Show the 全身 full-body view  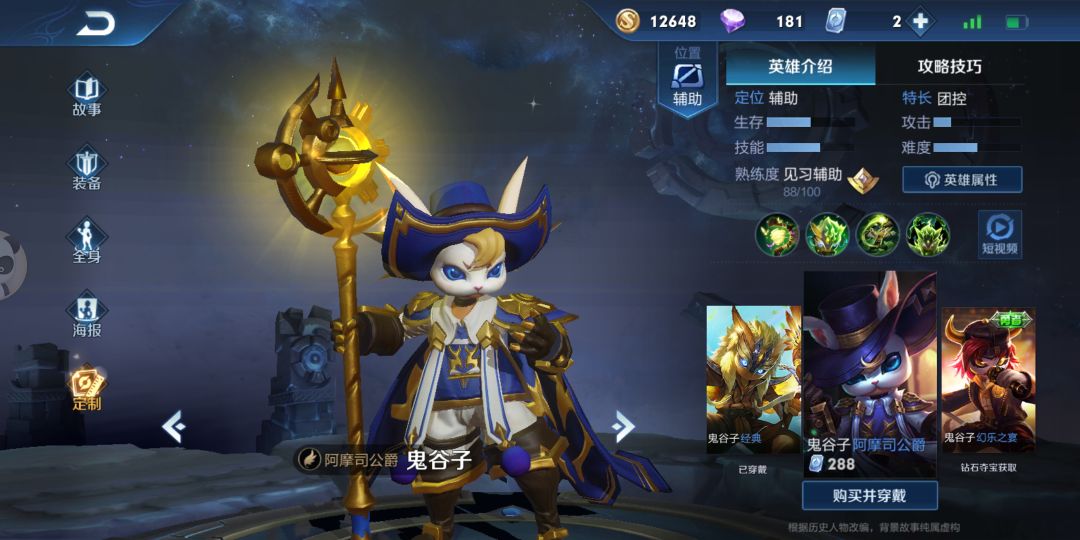click(86, 241)
